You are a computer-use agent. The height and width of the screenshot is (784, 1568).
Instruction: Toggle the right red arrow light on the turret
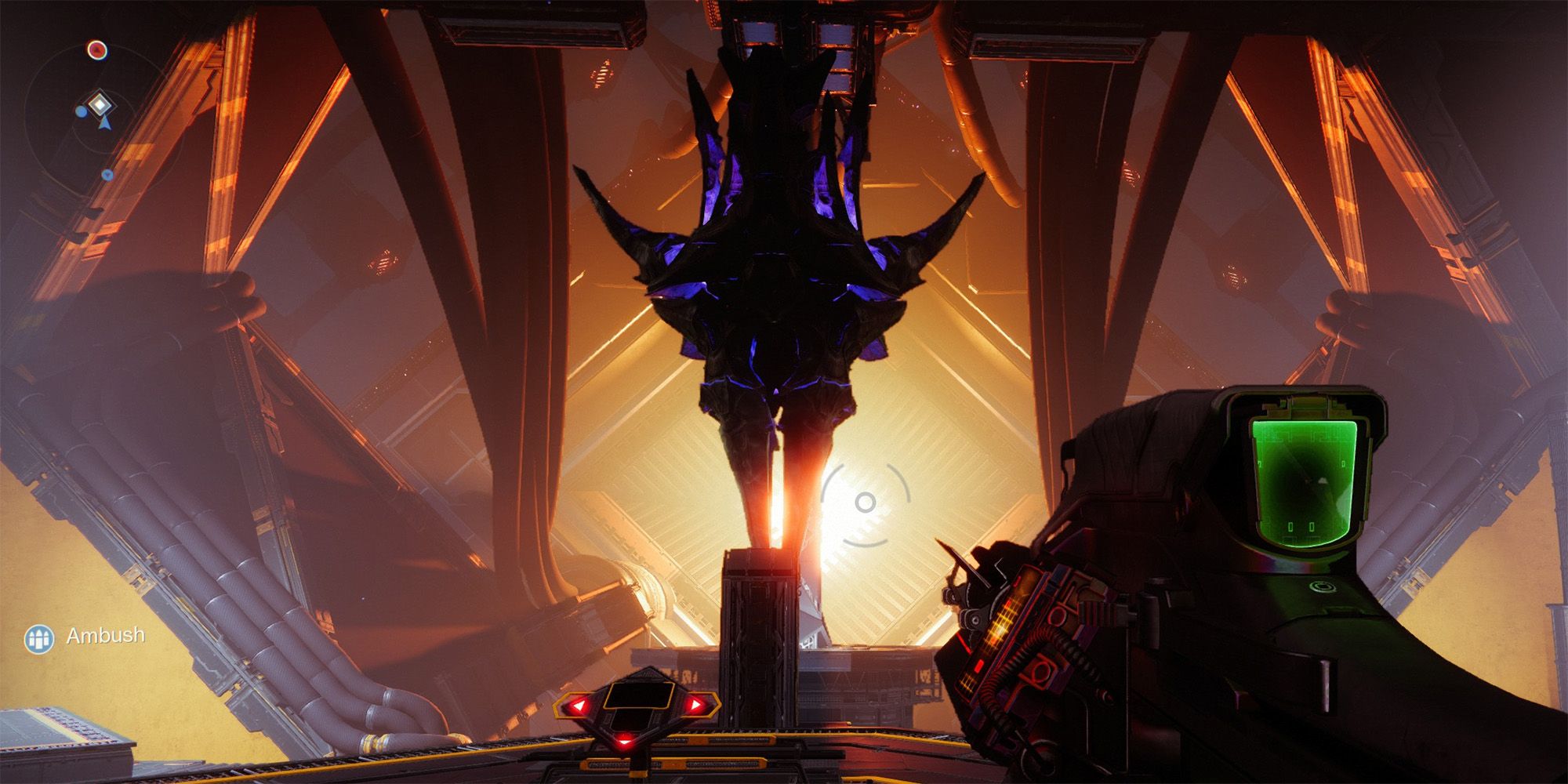[694, 706]
